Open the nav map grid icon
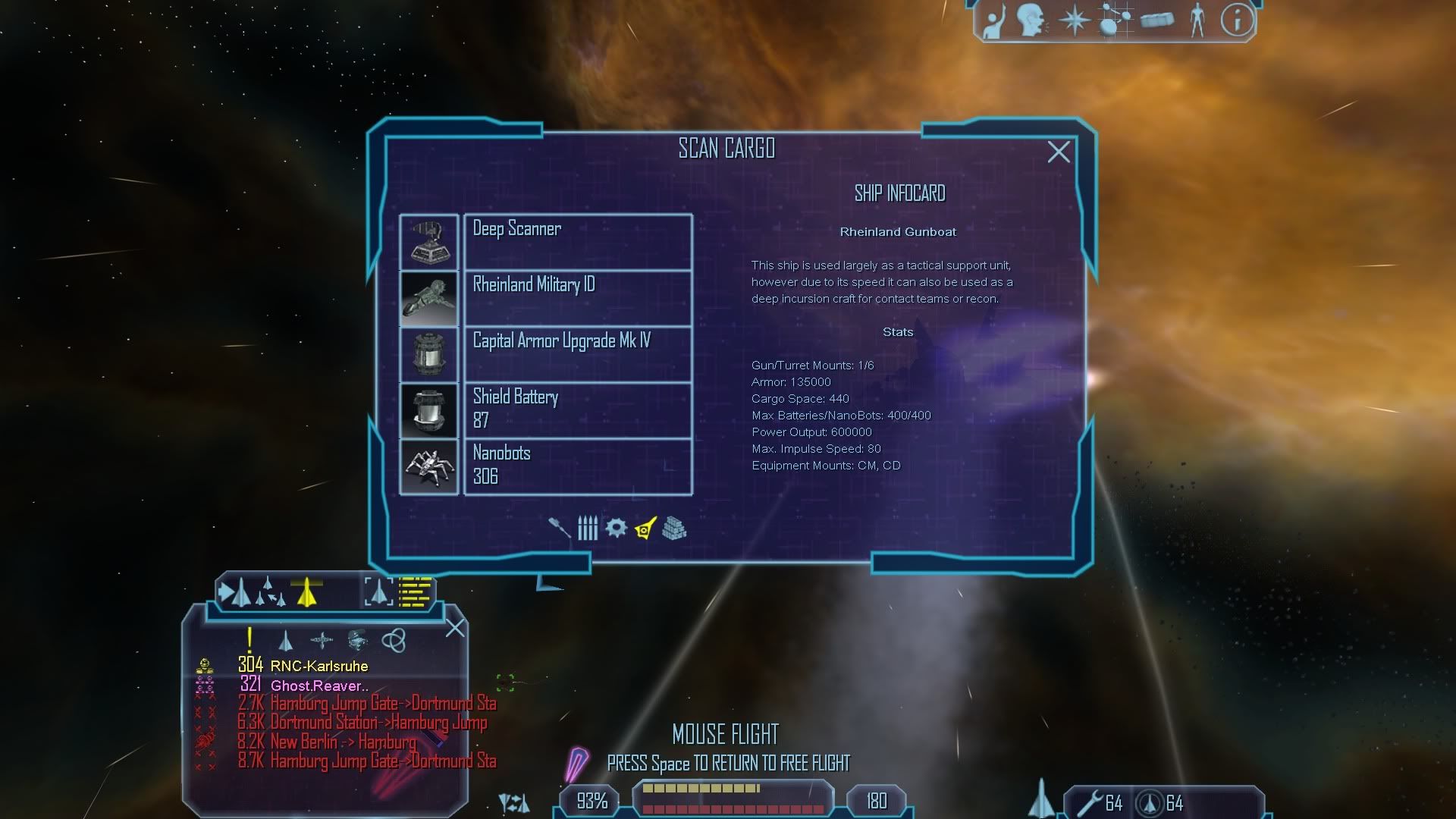Screen dimensions: 1456x819 [1115, 20]
